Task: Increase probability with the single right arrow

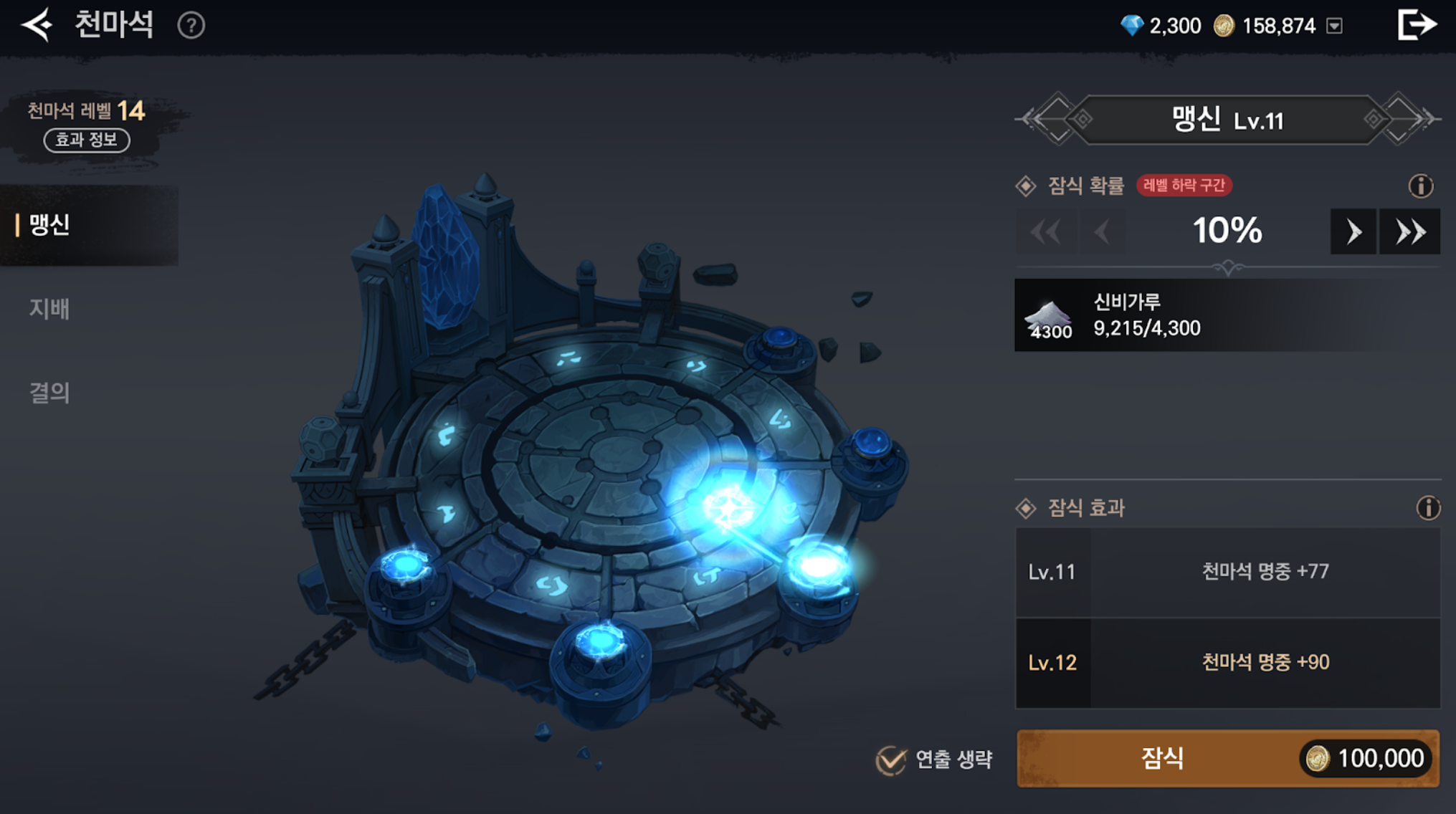Action: pos(1353,231)
